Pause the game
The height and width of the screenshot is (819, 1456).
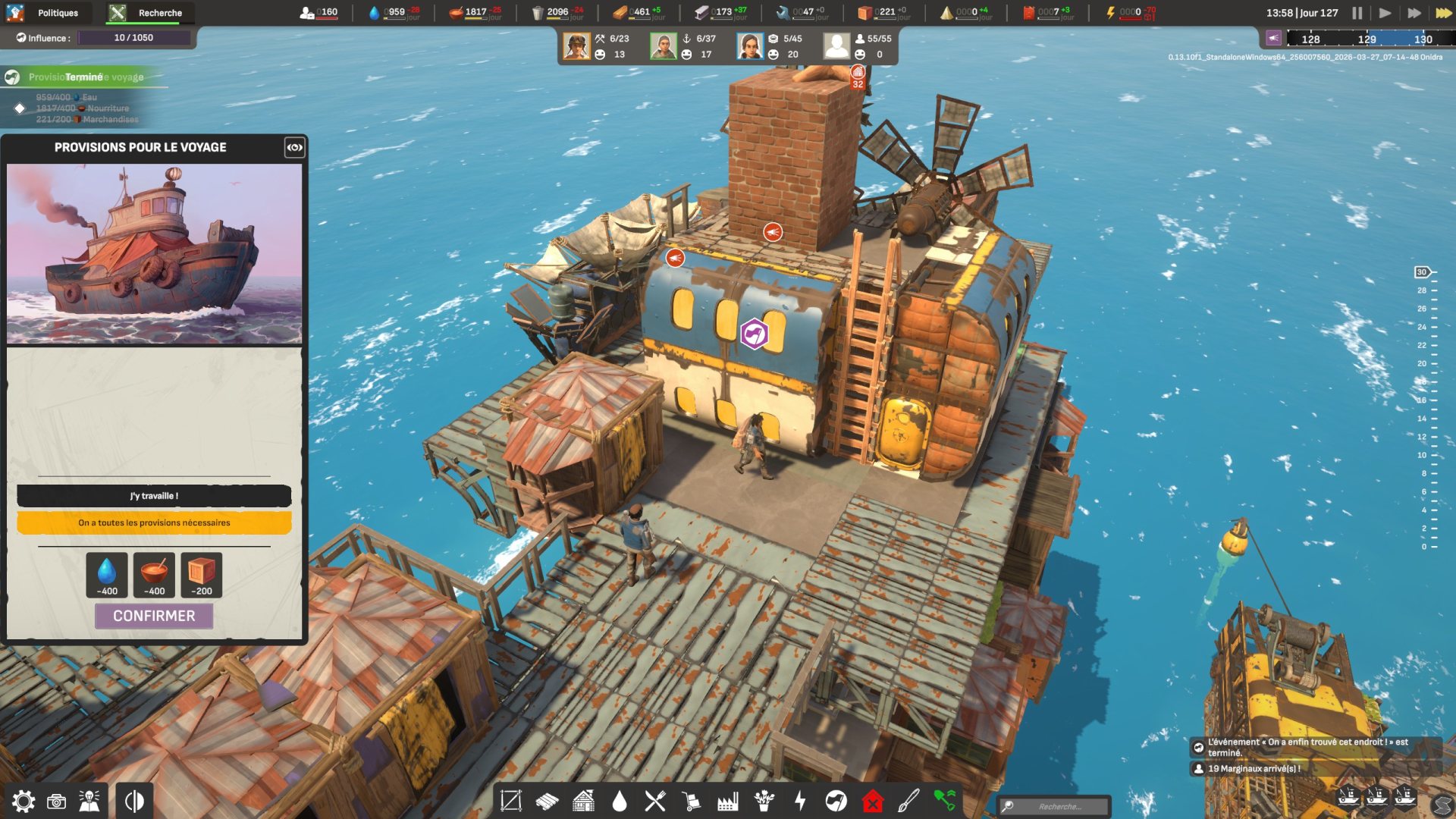tap(1357, 13)
